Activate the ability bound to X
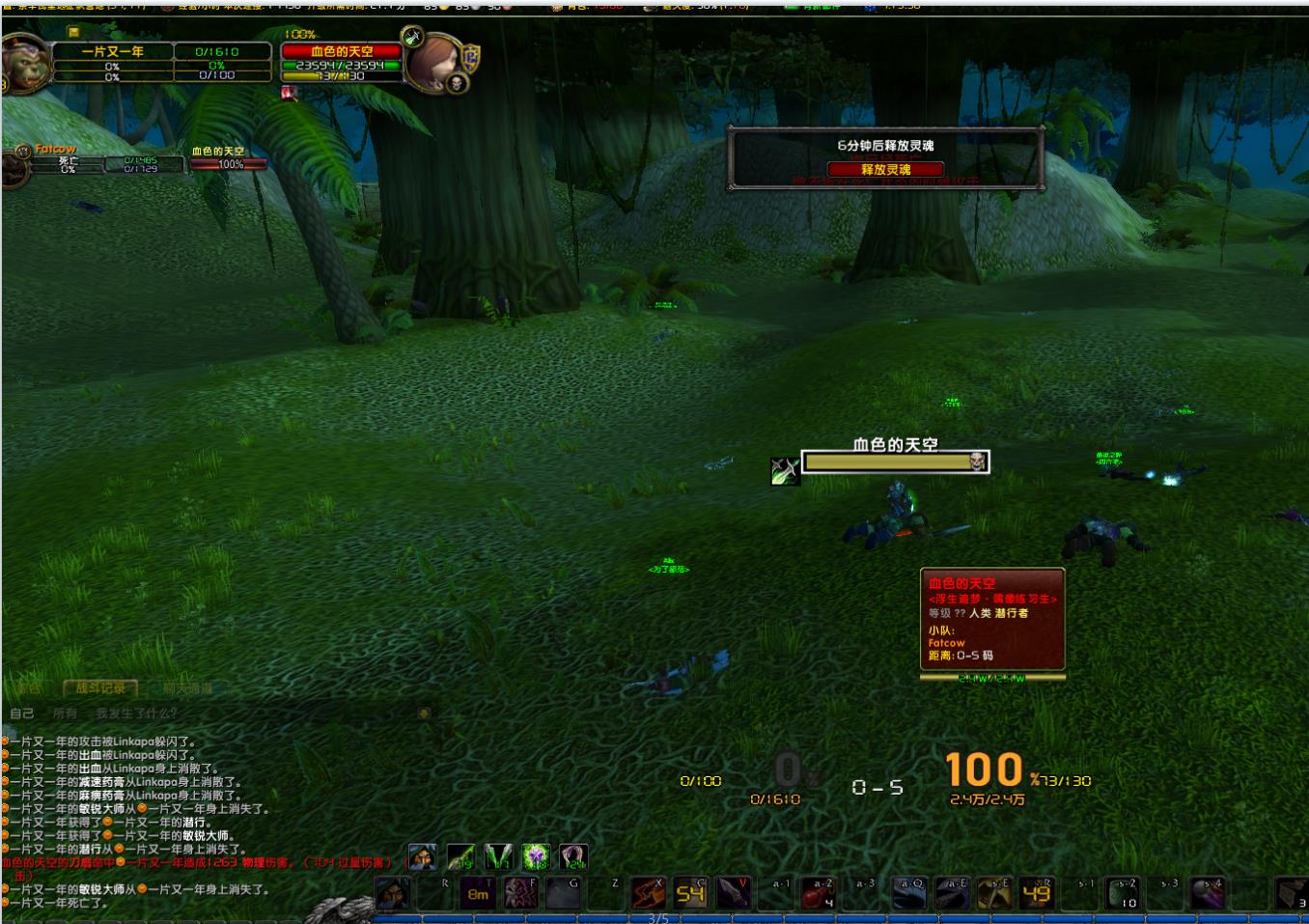1309x924 pixels. click(648, 894)
